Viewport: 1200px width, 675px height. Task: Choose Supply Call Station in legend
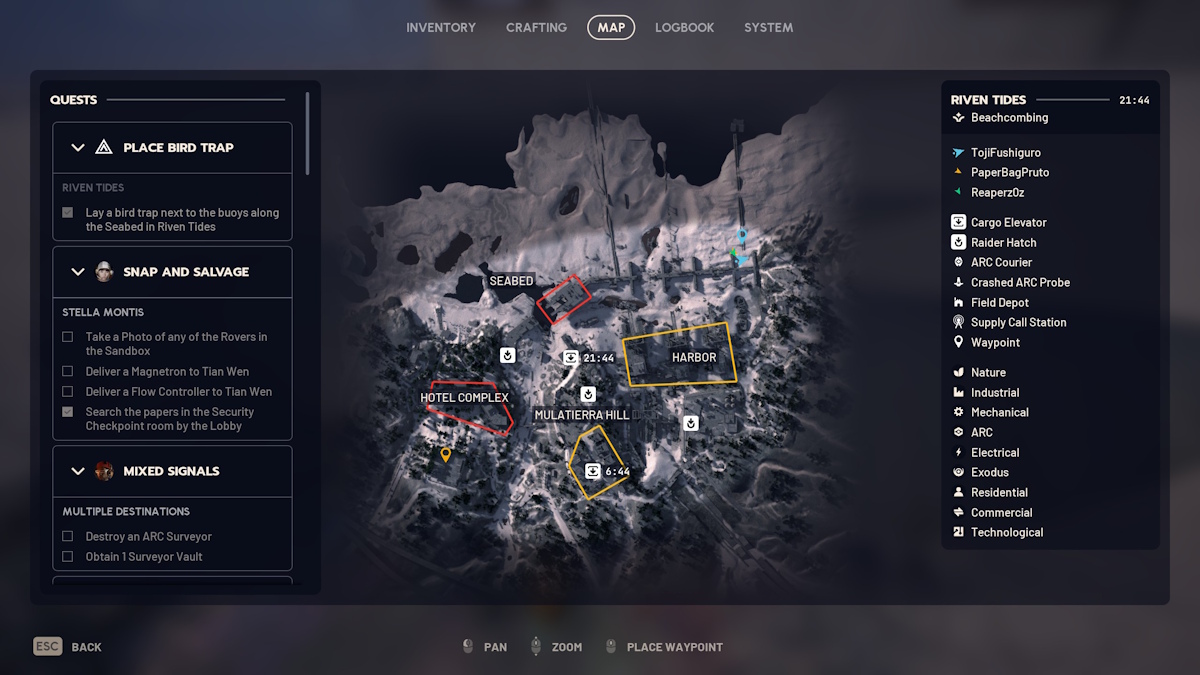click(1018, 322)
